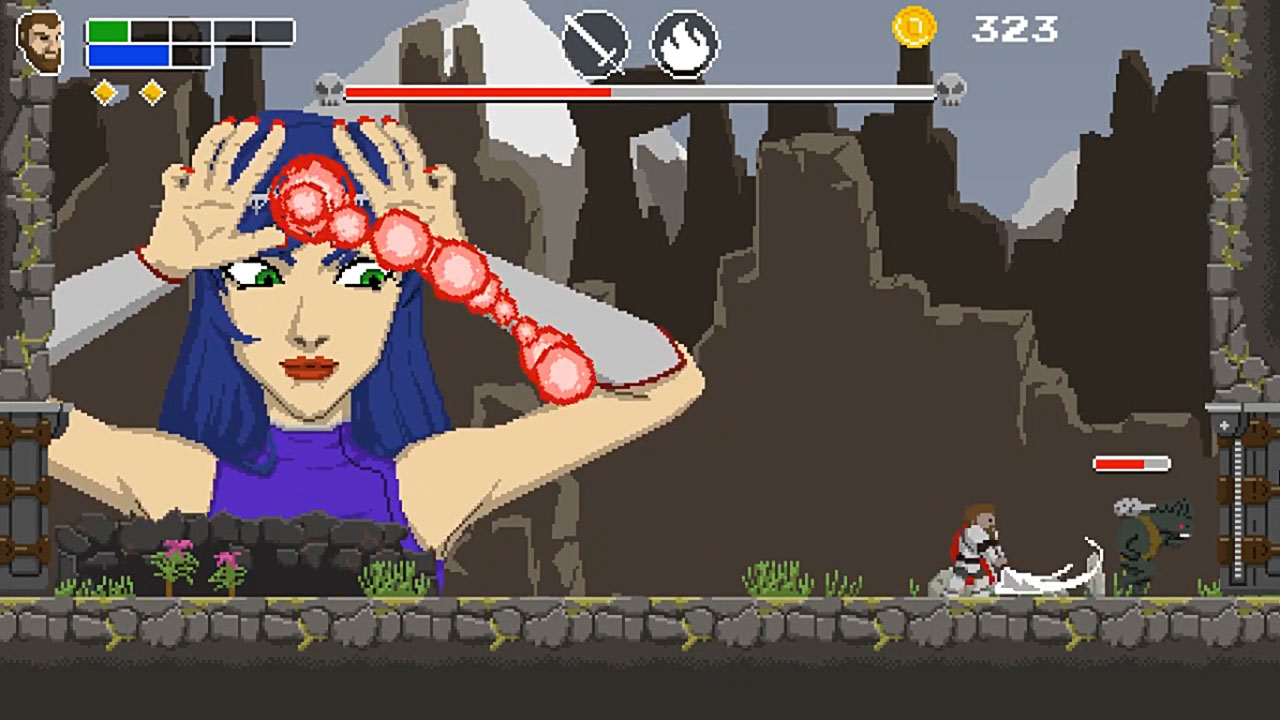Image resolution: width=1280 pixels, height=720 pixels.
Task: Select the sword attack ability icon
Action: (x=595, y=41)
